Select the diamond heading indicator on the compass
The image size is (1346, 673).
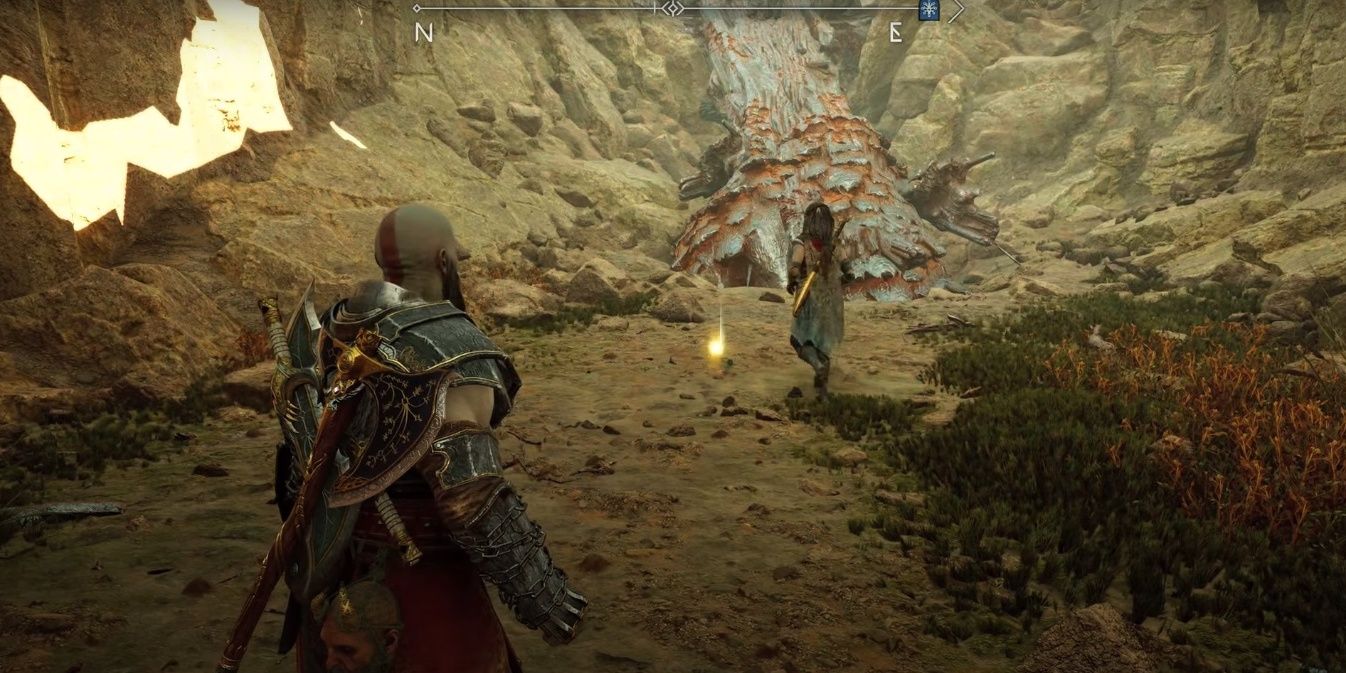point(675,9)
